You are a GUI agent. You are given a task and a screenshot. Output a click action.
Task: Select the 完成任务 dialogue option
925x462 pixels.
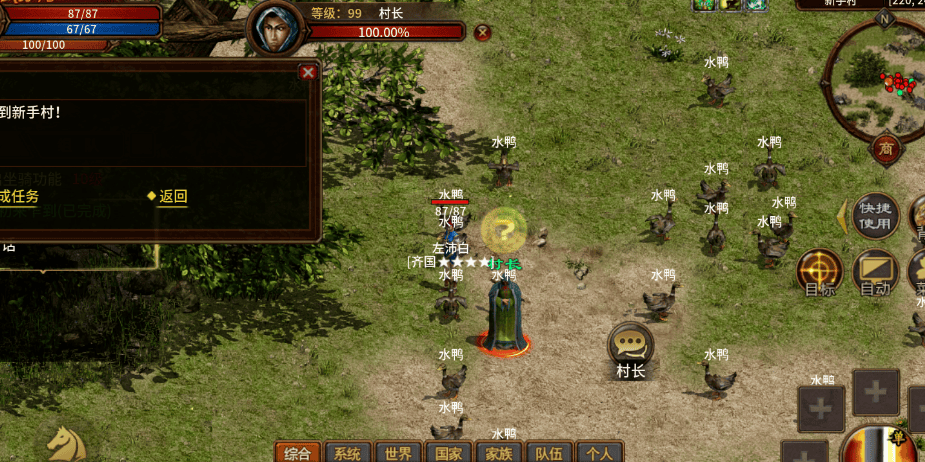(18, 196)
